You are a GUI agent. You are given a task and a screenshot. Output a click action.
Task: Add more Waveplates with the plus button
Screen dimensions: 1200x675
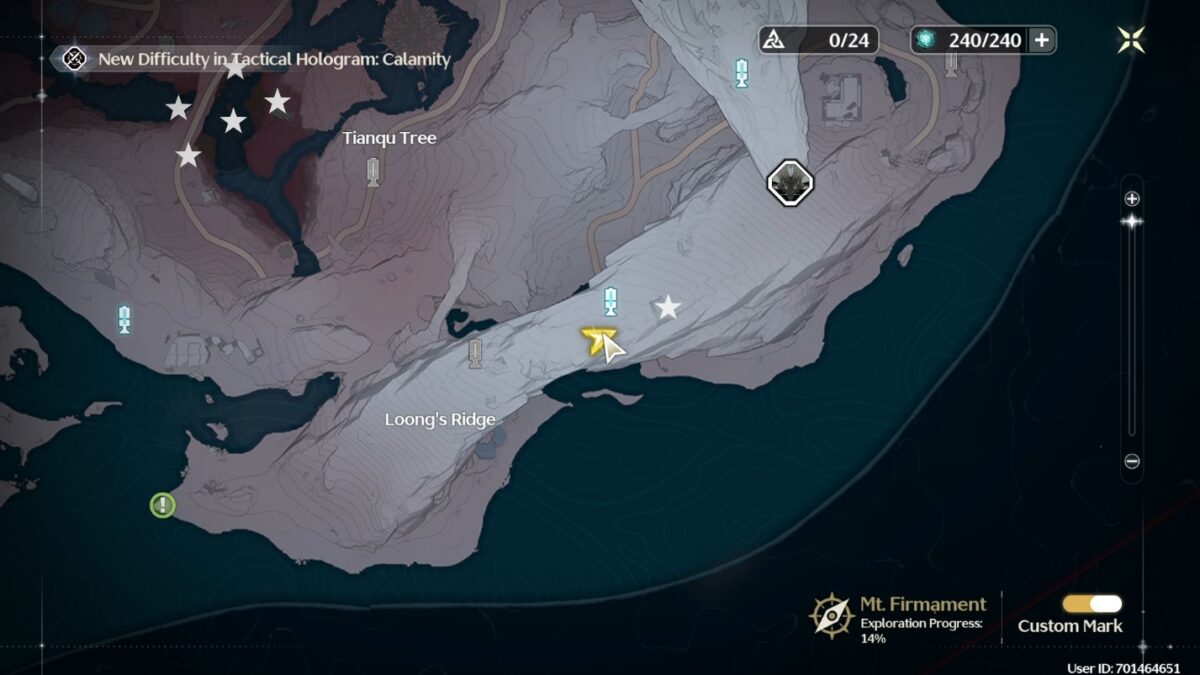coord(1042,40)
